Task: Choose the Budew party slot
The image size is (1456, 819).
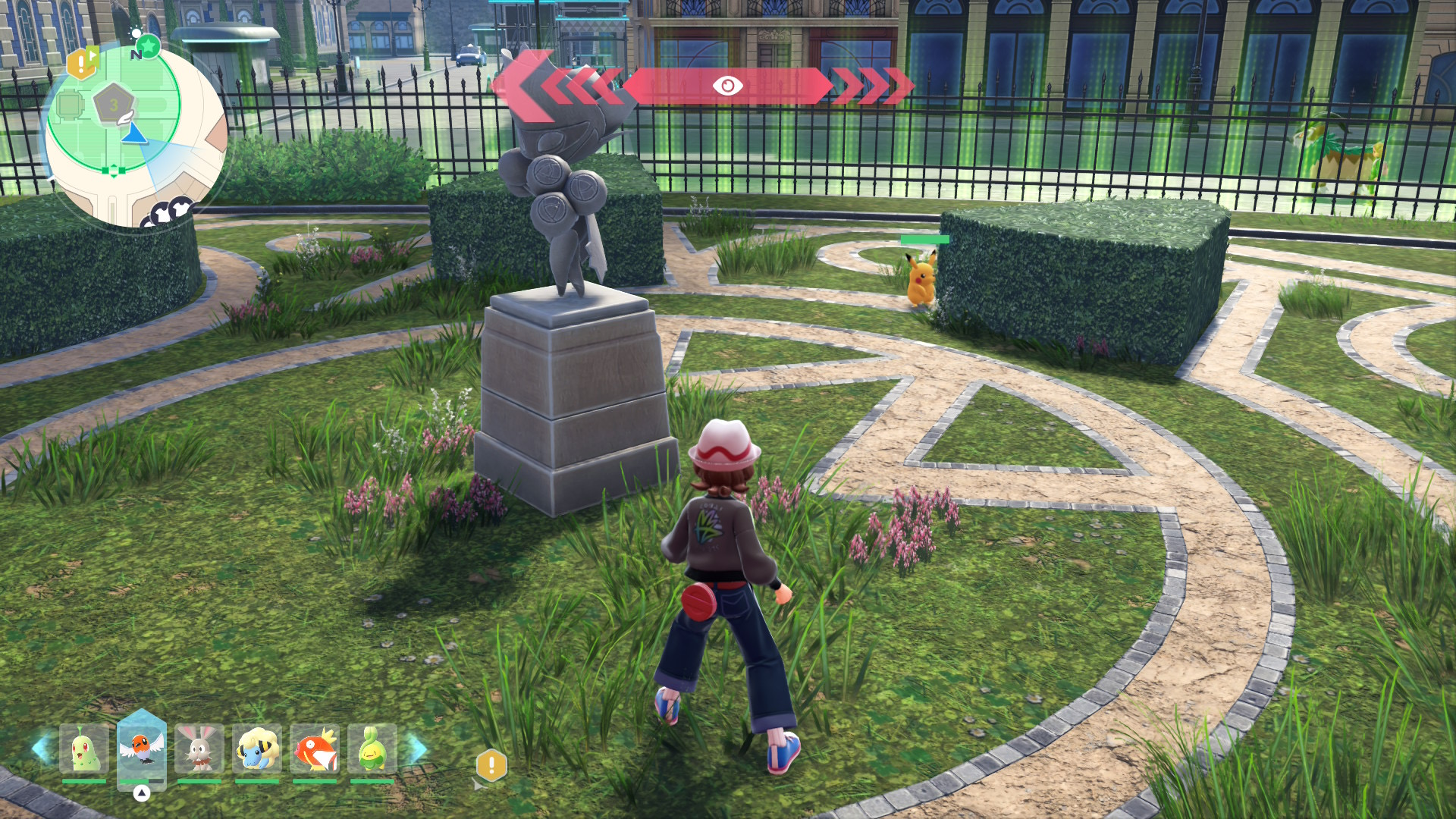Action: point(372,748)
